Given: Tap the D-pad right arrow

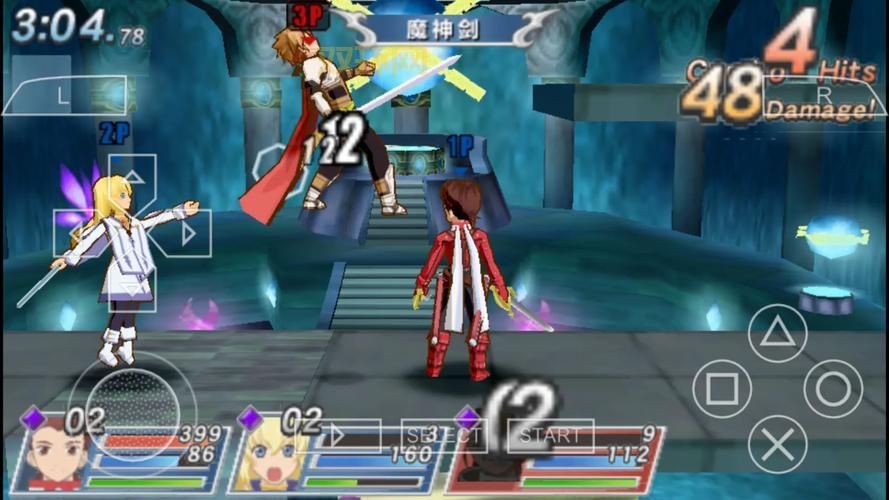Looking at the screenshot, I should [187, 233].
